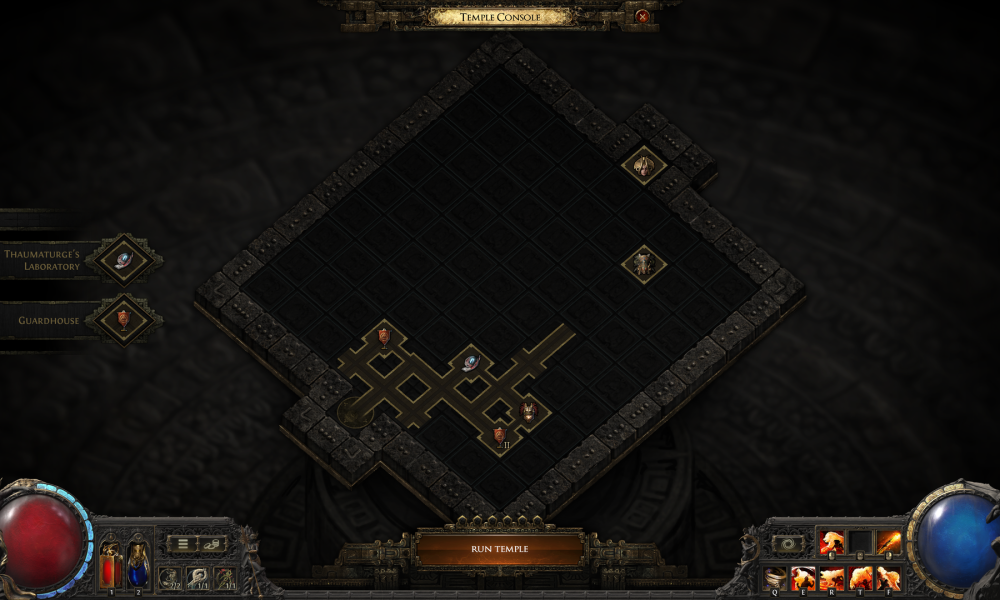Viewport: 1000px width, 600px height.
Task: Click the empty middle skill slot
Action: pos(860,542)
